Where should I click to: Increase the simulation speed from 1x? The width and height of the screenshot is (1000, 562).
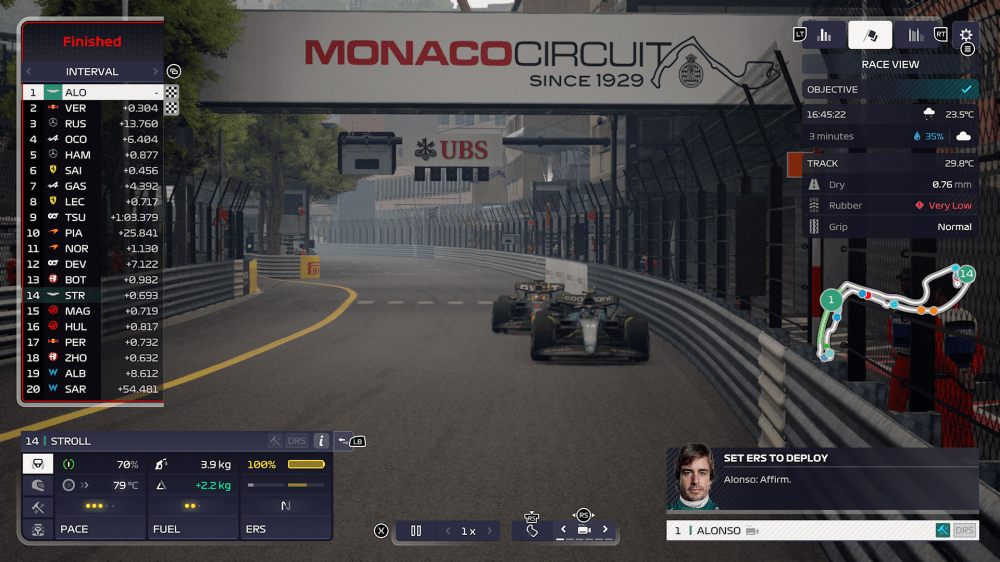click(491, 531)
